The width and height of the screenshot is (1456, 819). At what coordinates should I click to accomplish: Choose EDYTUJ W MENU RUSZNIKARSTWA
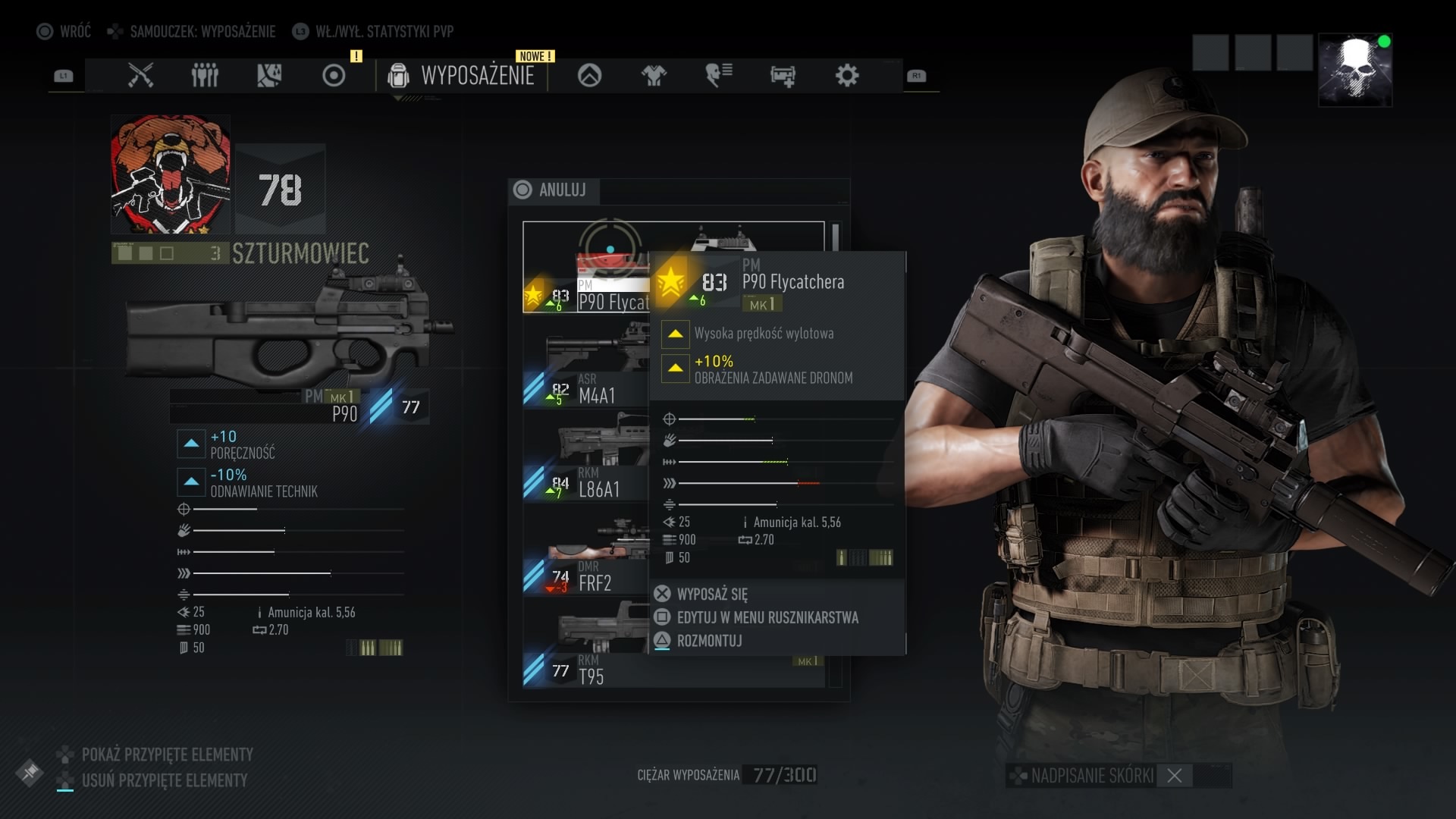(767, 617)
